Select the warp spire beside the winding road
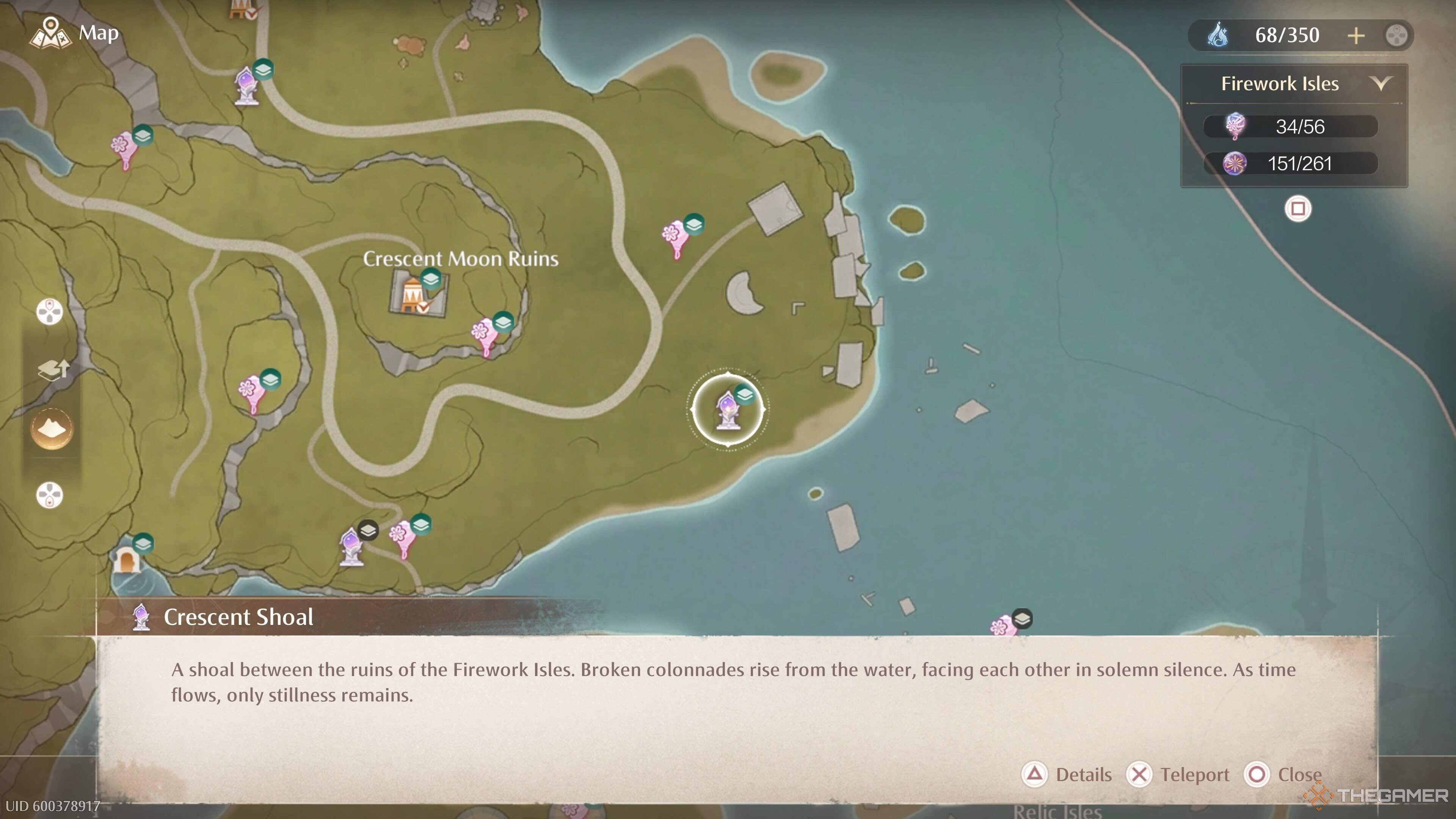This screenshot has width=1456, height=819. tap(247, 86)
